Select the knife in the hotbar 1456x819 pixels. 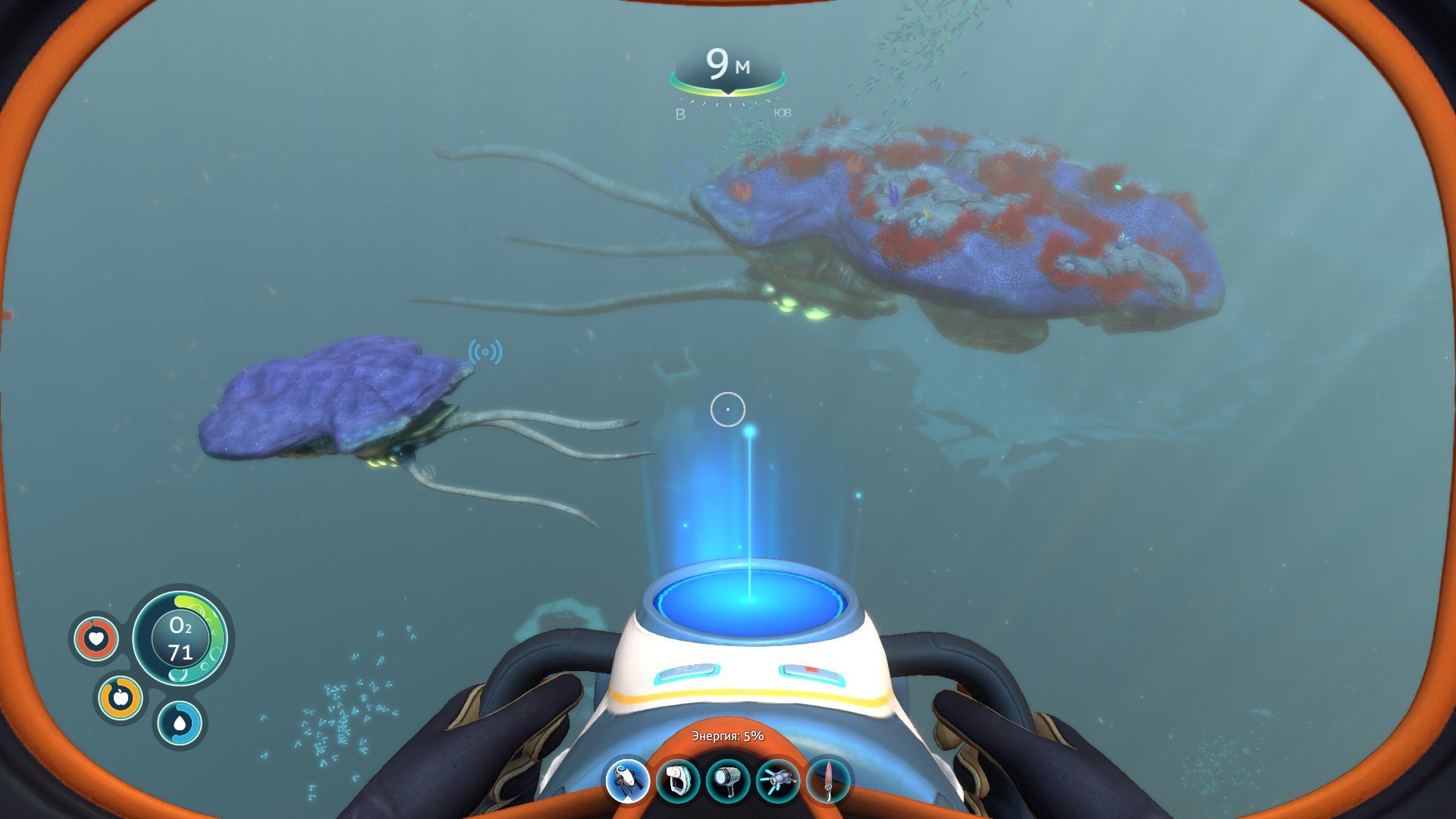tap(828, 781)
